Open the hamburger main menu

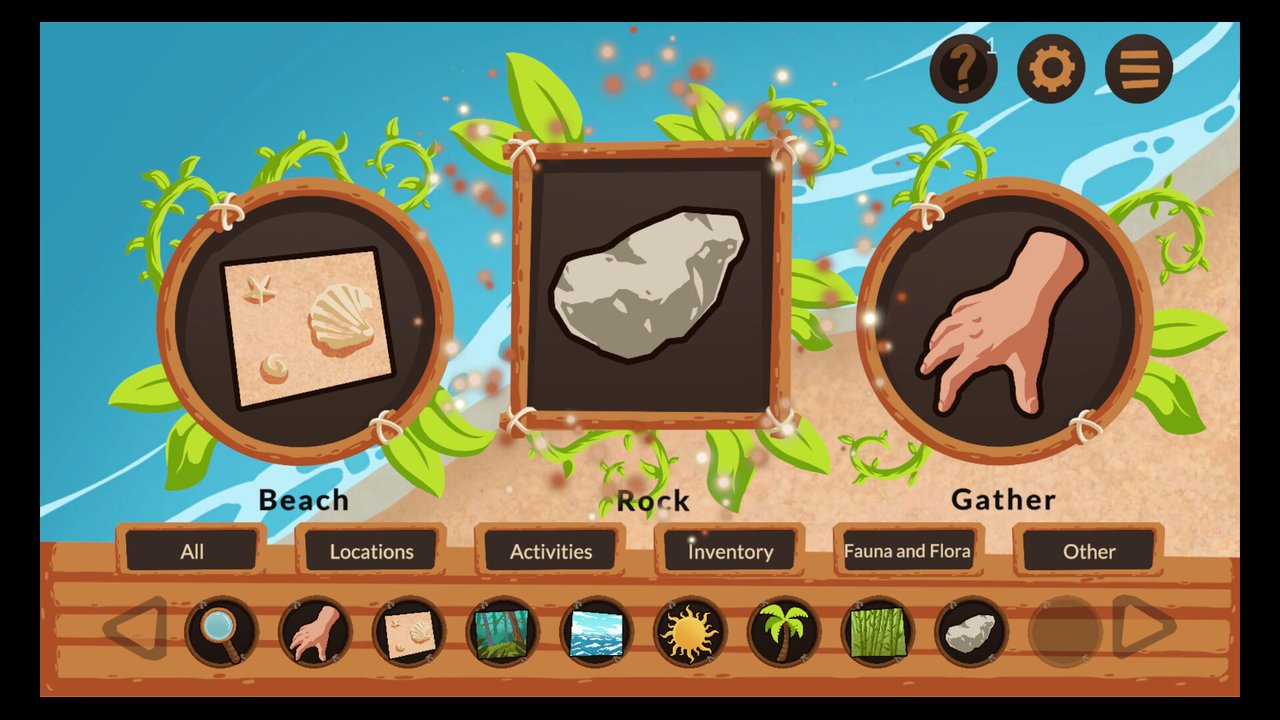pyautogui.click(x=1139, y=69)
